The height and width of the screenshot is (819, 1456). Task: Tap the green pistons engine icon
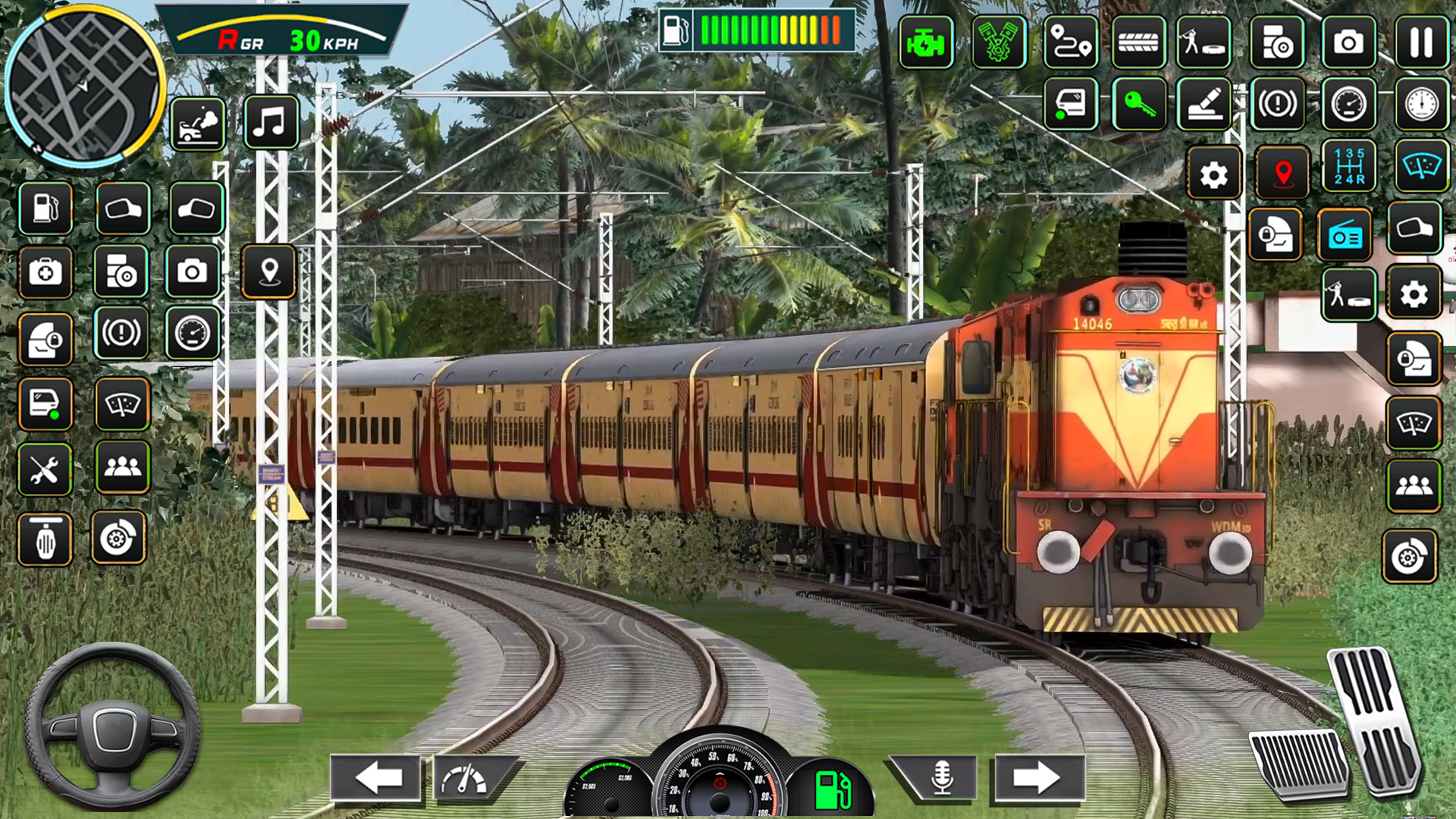click(999, 43)
